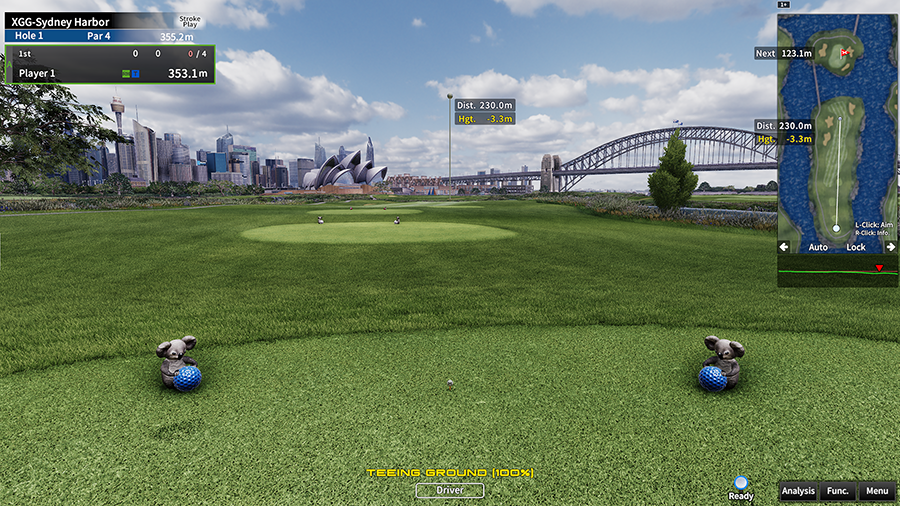Click the minimap's left arrow
This screenshot has height=506, width=900.
(784, 247)
